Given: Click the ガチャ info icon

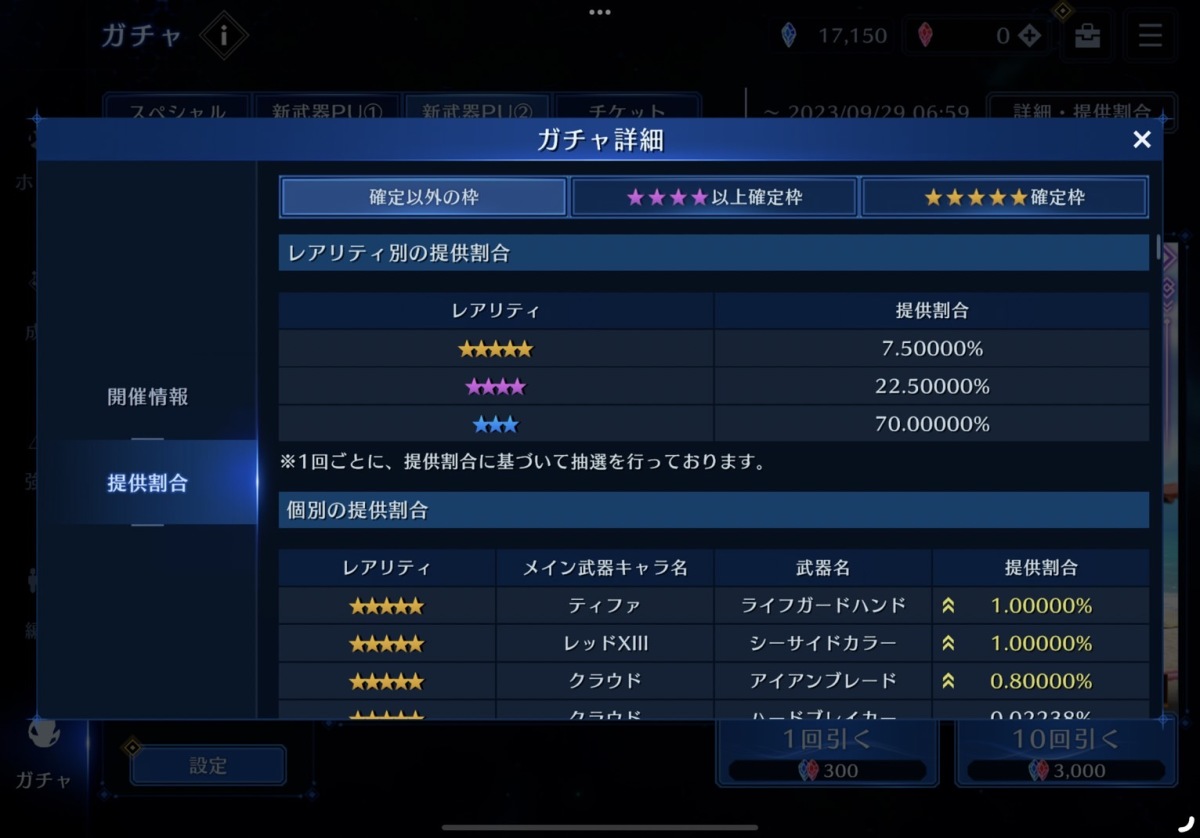Looking at the screenshot, I should click(x=223, y=37).
